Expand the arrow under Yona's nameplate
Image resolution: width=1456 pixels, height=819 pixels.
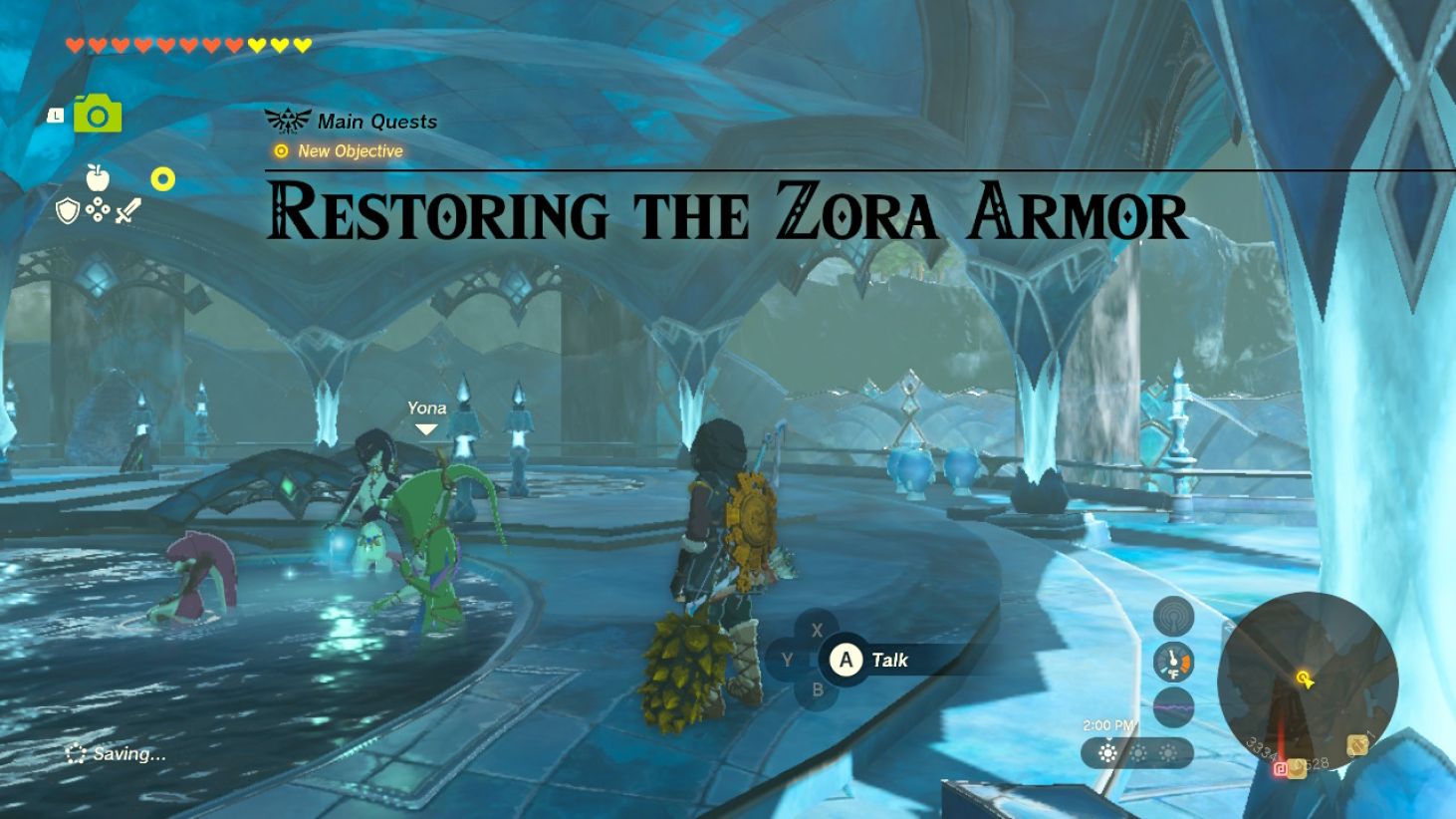426,428
